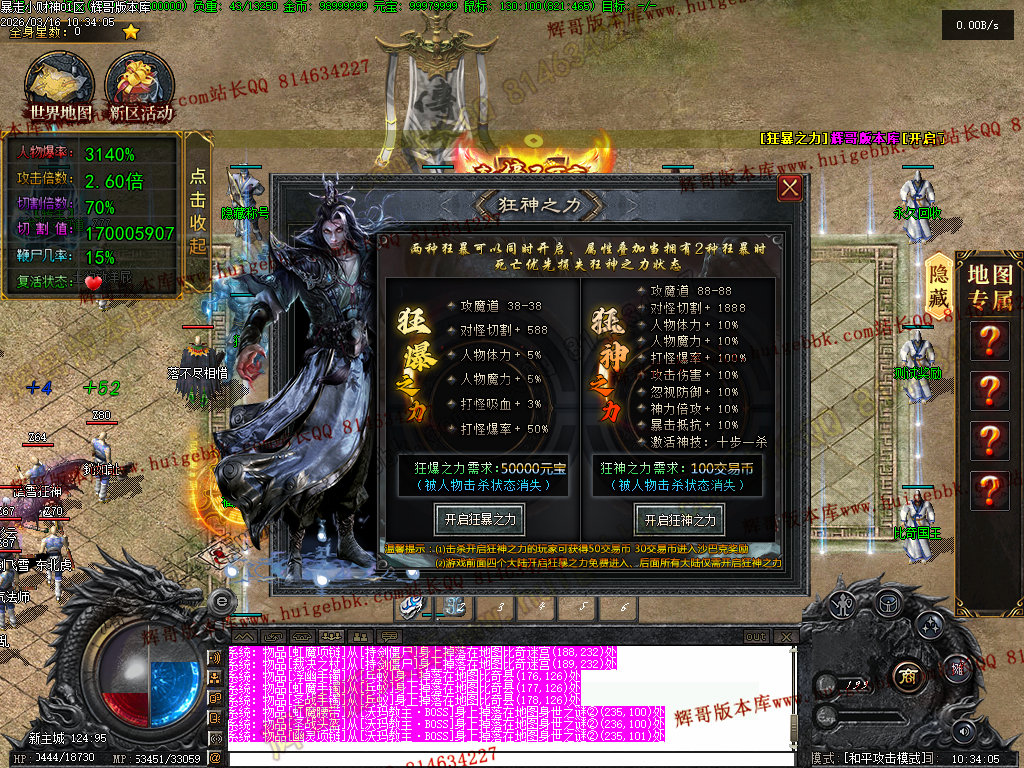This screenshot has height=768, width=1024.
Task: Open the skills icon with three stars
Action: pyautogui.click(x=929, y=627)
